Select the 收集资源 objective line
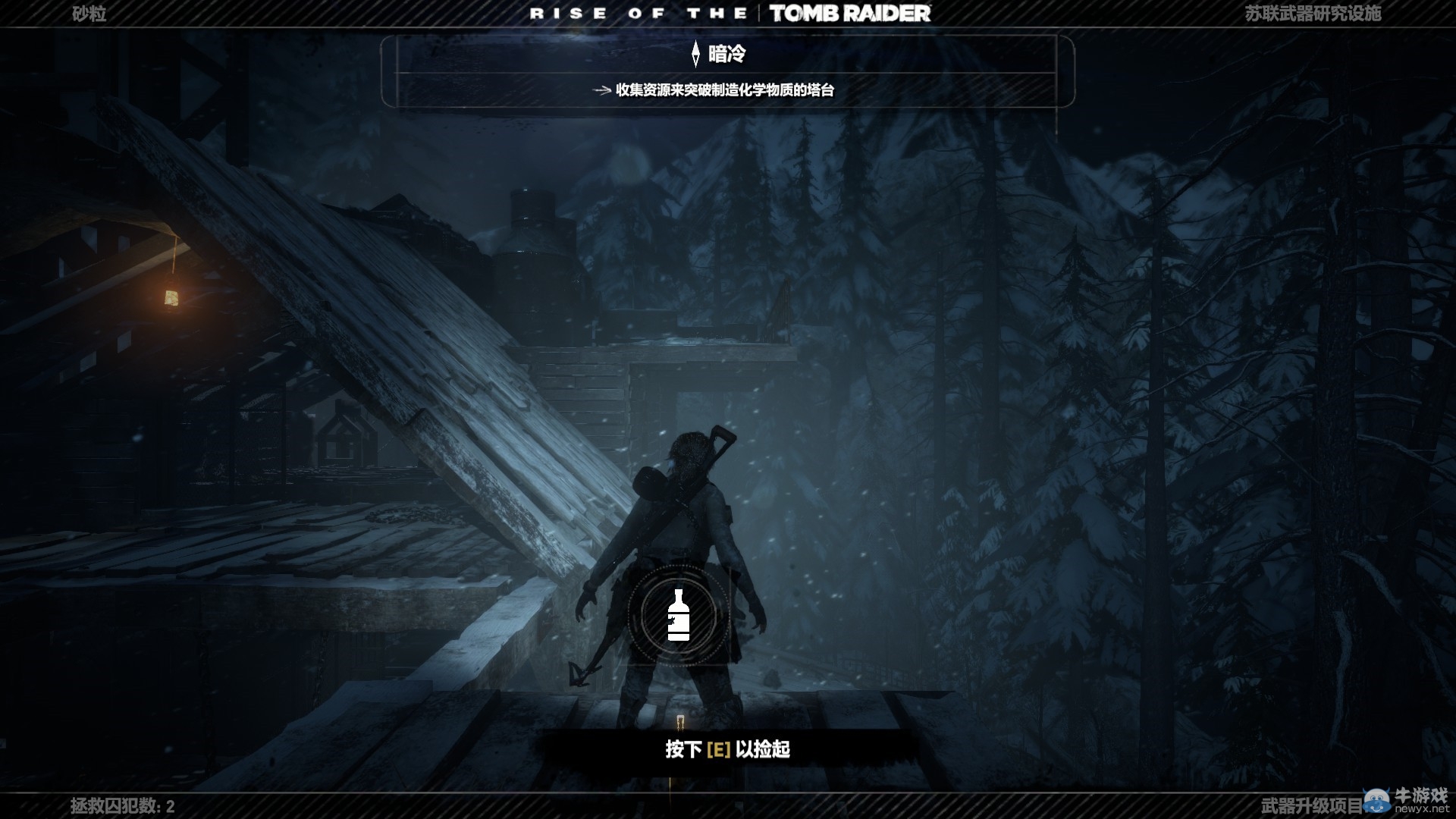This screenshot has width=1456, height=819. (x=724, y=90)
